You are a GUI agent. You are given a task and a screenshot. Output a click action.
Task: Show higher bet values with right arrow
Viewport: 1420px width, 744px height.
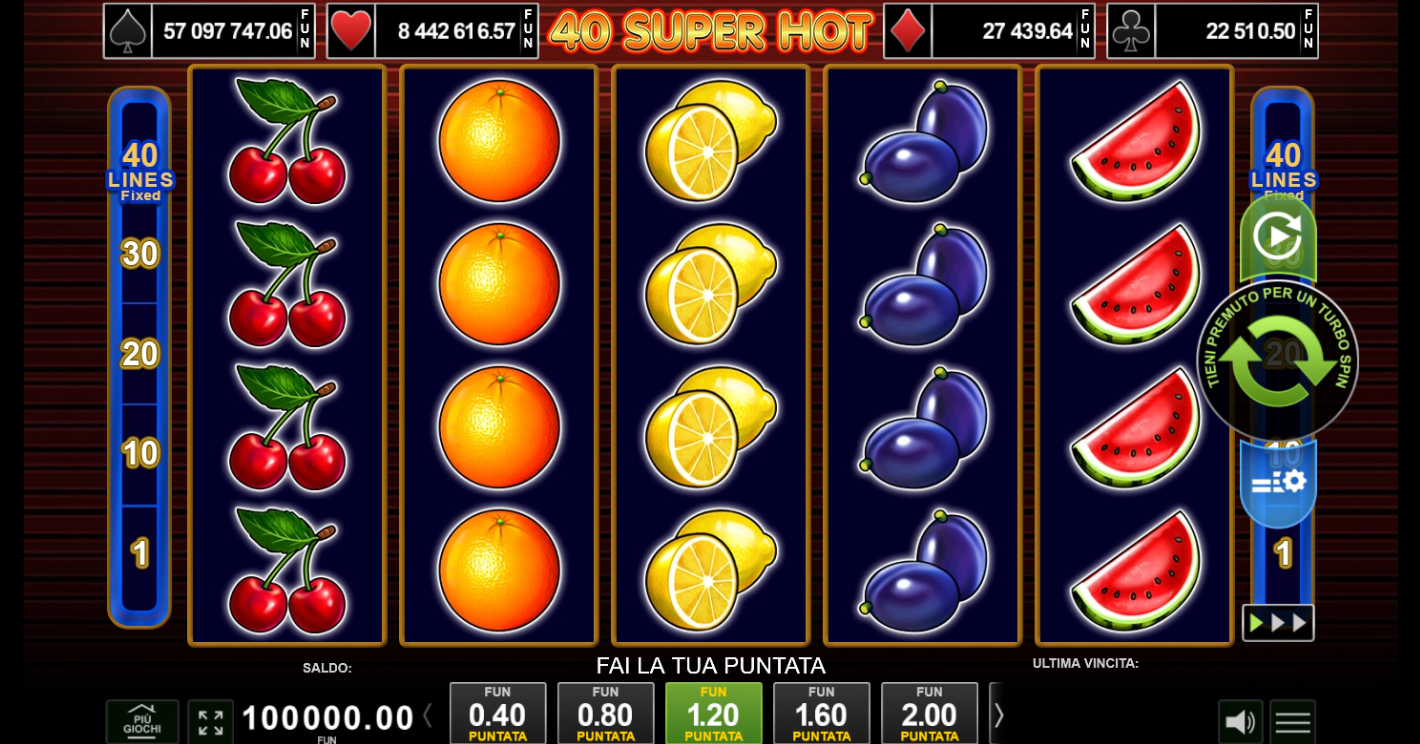(x=998, y=715)
